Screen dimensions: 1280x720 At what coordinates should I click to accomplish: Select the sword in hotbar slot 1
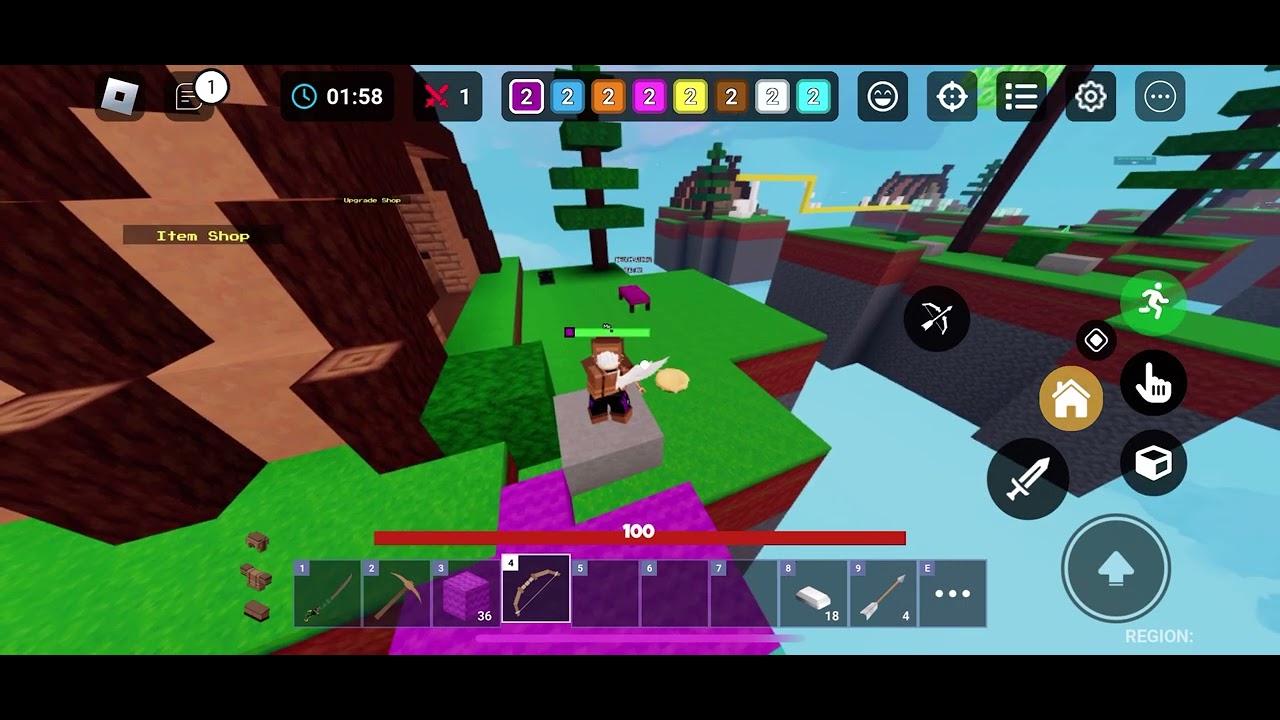(328, 594)
